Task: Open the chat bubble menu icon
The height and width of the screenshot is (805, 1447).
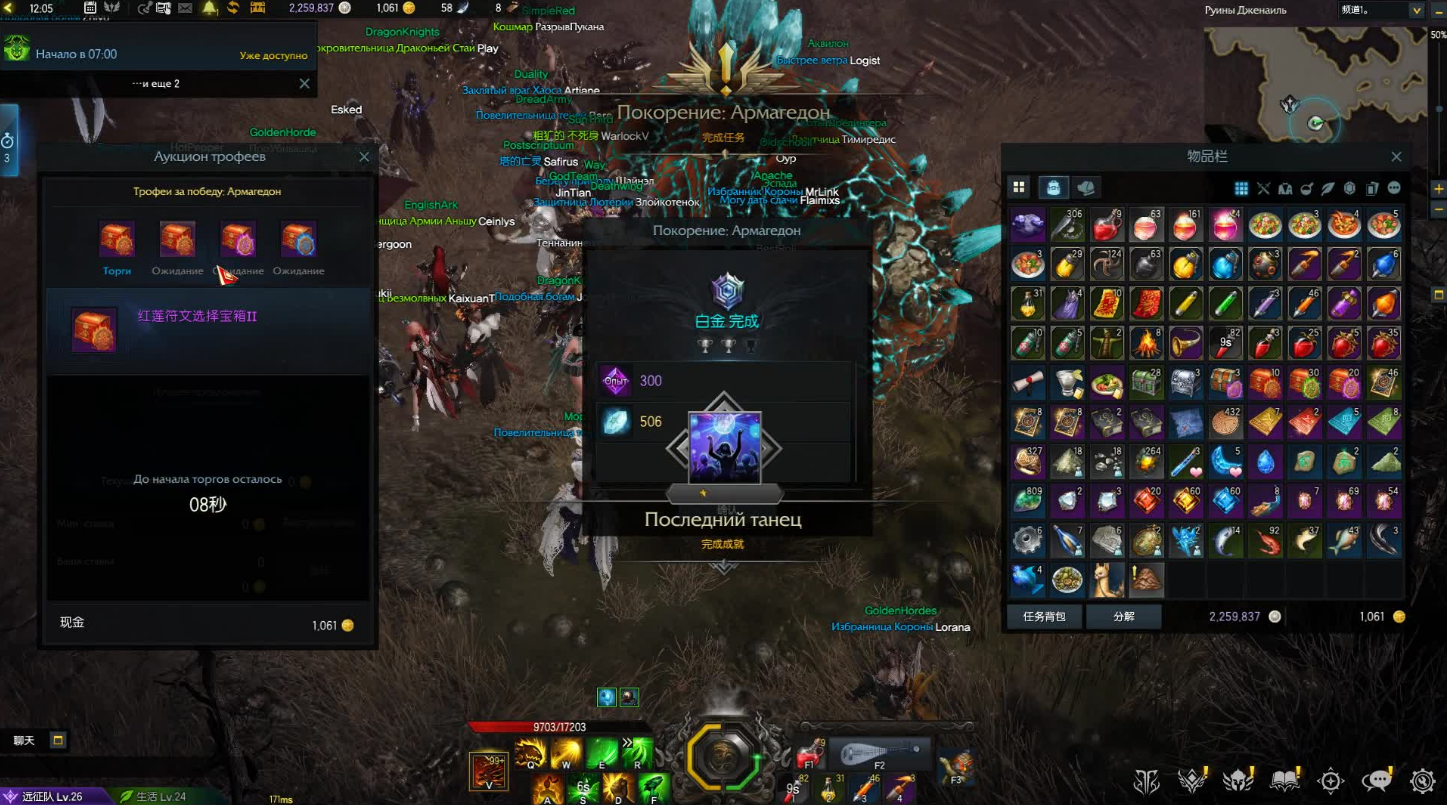Action: [1378, 781]
